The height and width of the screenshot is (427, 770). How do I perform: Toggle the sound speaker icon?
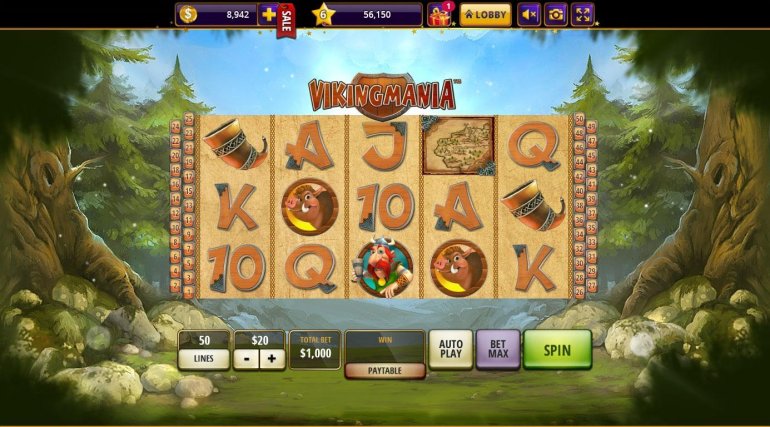(x=528, y=15)
